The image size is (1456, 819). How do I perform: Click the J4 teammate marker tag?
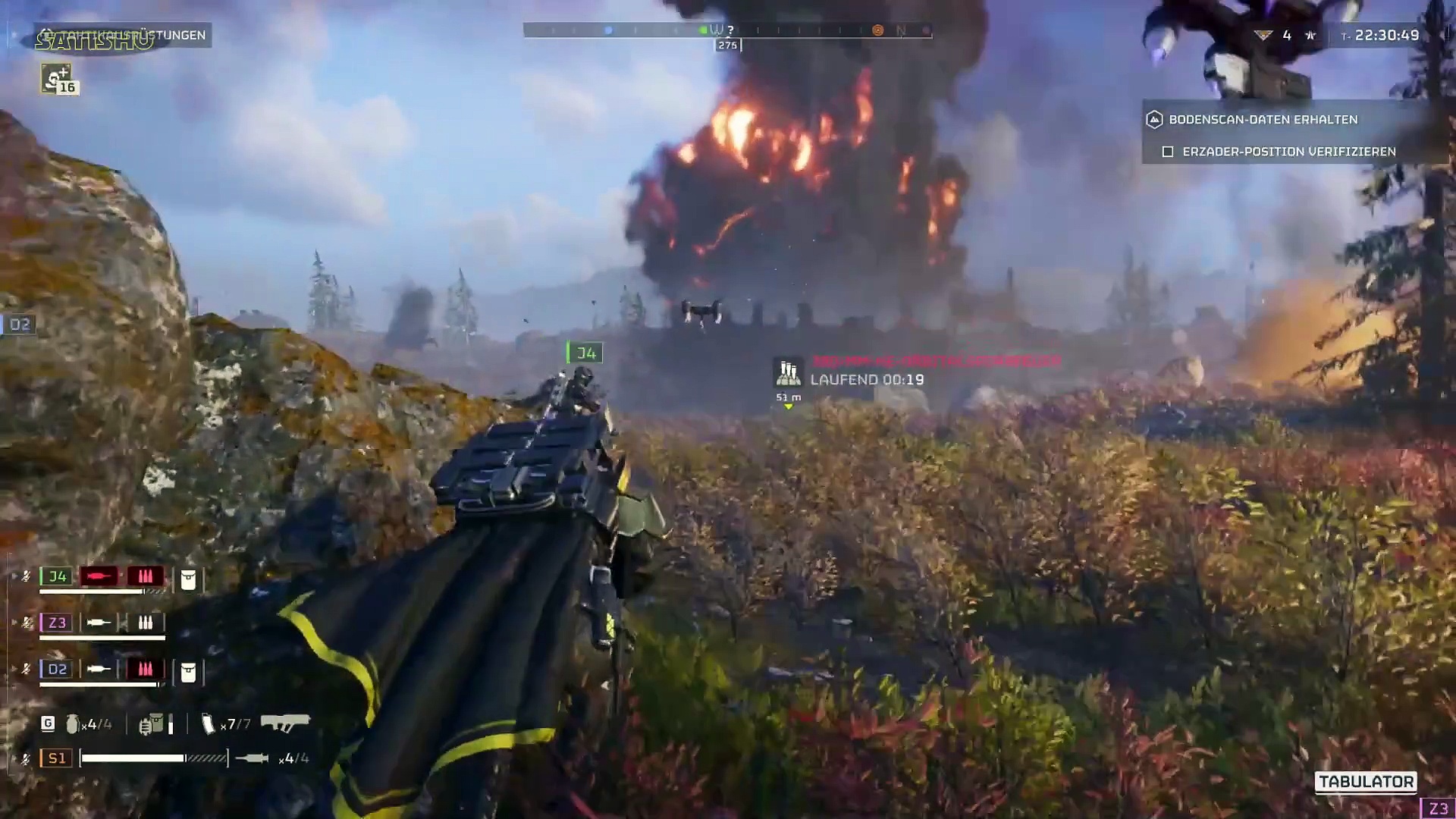click(x=585, y=353)
